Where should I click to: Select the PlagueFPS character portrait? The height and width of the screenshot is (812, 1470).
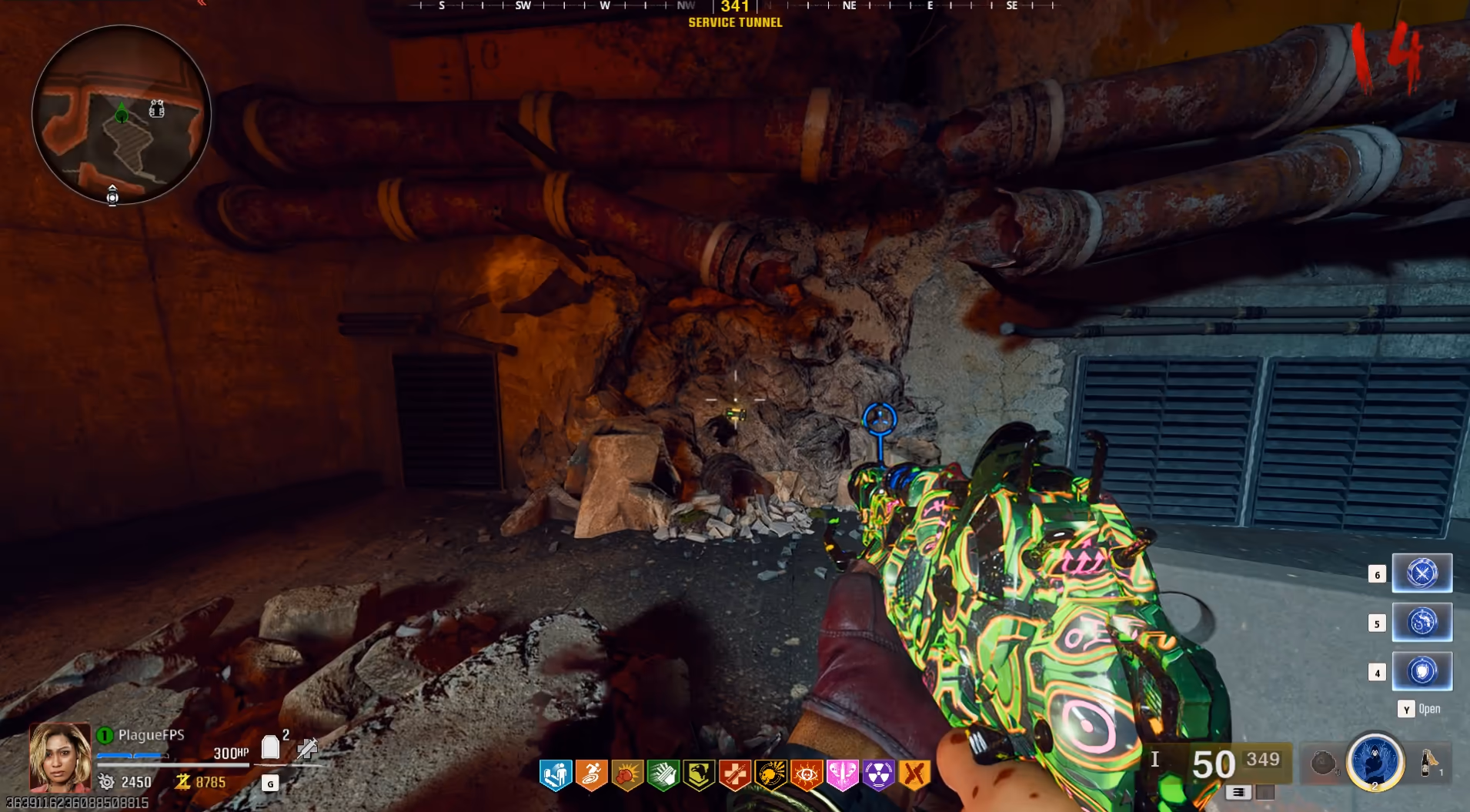click(x=59, y=757)
